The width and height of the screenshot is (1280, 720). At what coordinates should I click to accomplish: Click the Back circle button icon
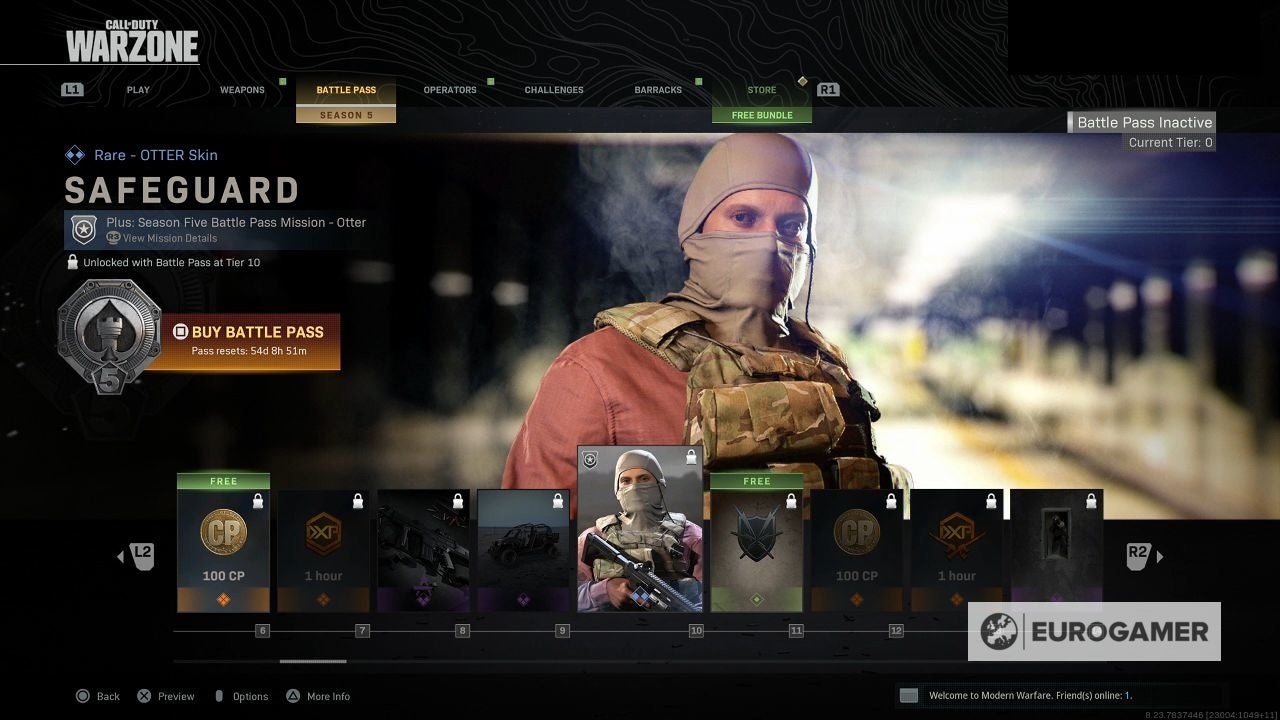[82, 696]
